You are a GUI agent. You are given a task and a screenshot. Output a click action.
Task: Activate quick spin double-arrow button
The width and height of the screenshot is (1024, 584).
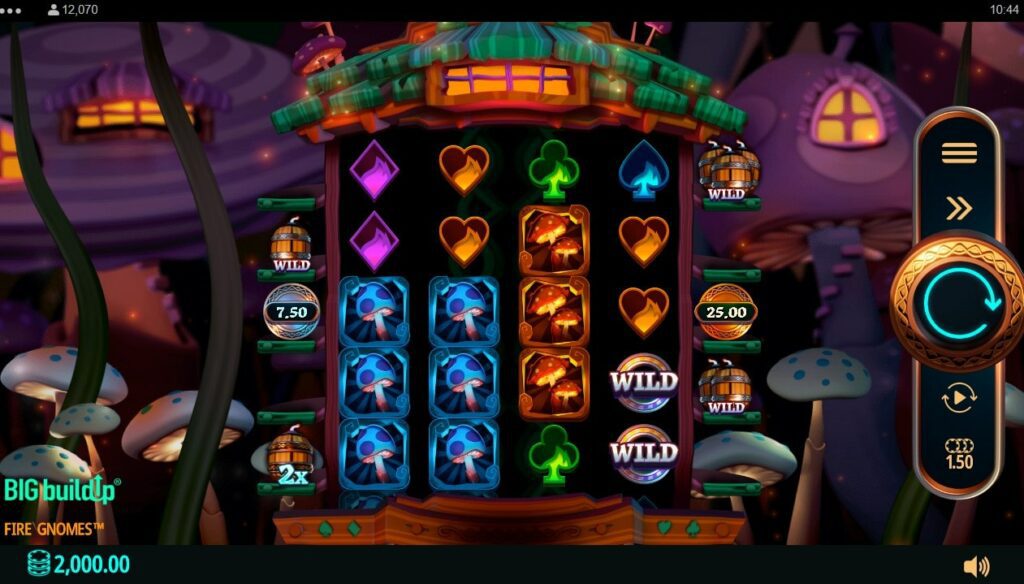click(958, 208)
